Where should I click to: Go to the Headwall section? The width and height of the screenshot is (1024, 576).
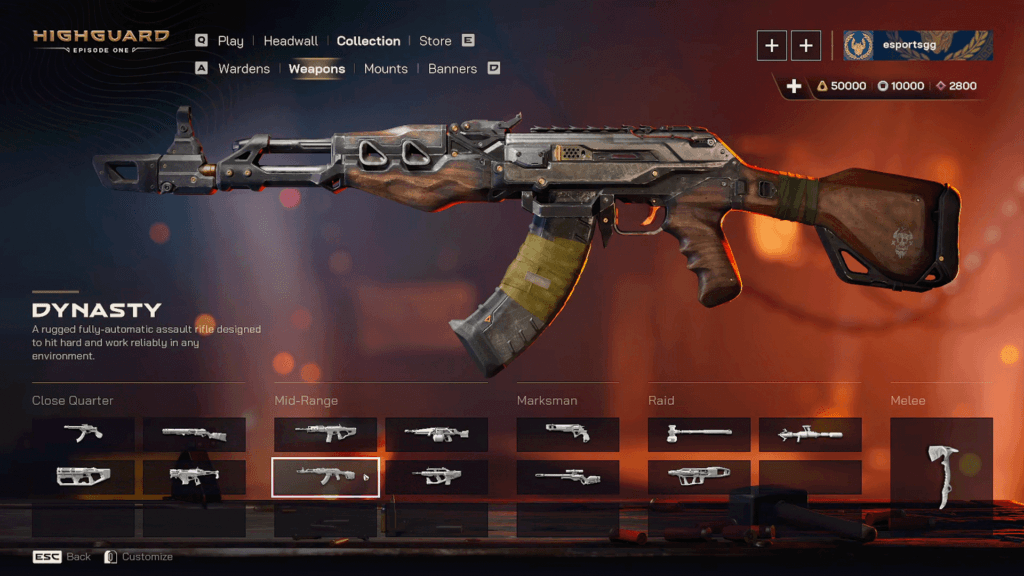[290, 41]
